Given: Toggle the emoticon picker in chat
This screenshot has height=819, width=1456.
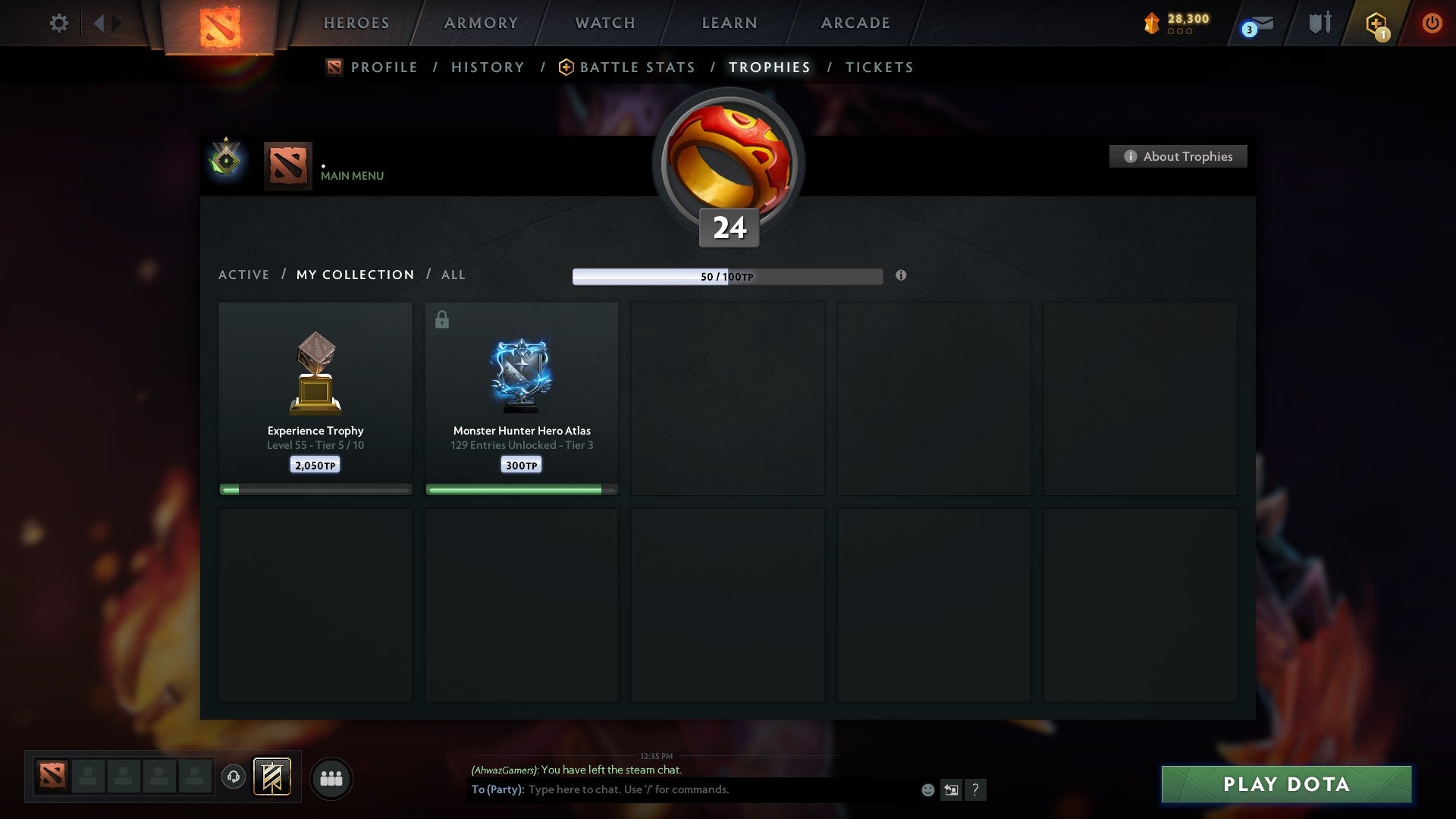Looking at the screenshot, I should pos(927,789).
